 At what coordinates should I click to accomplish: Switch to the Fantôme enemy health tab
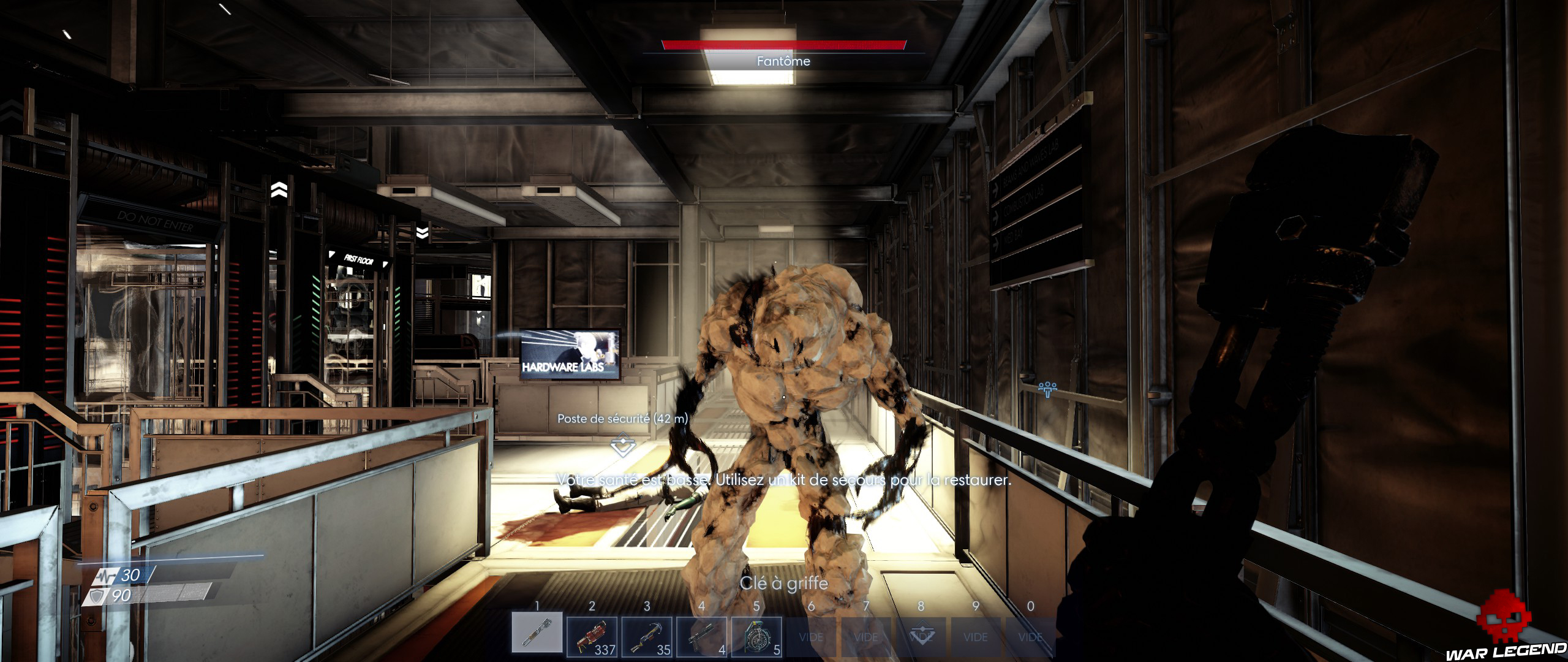coord(783,61)
